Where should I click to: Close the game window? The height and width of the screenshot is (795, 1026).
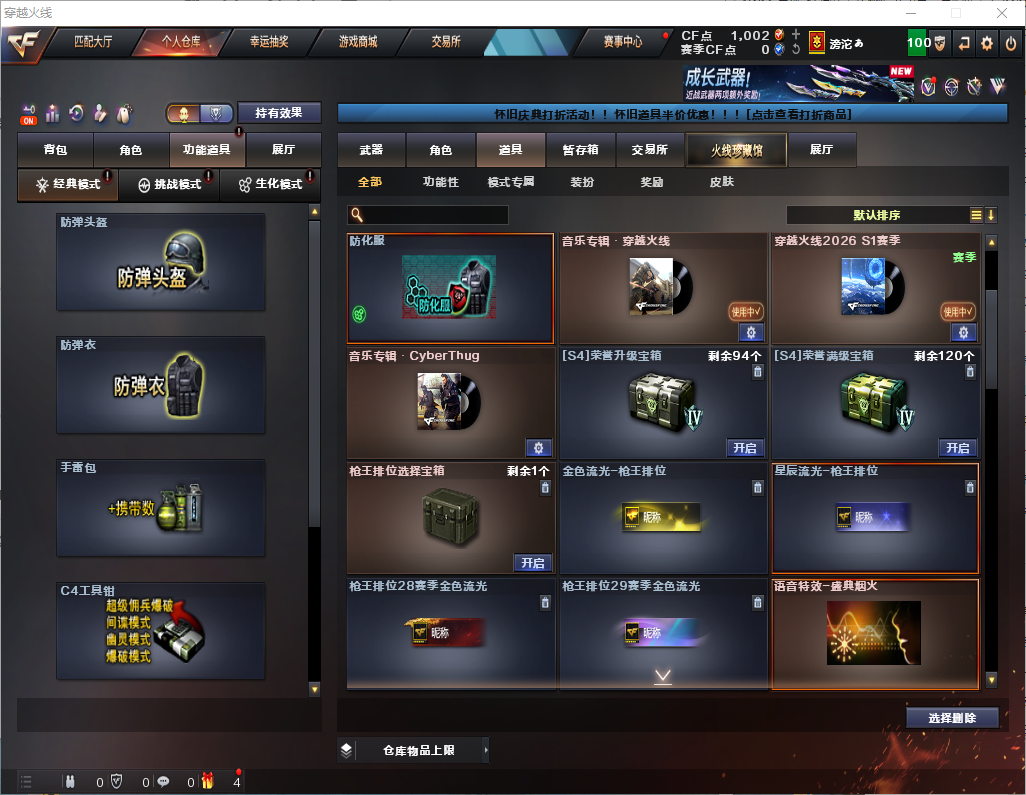1002,13
